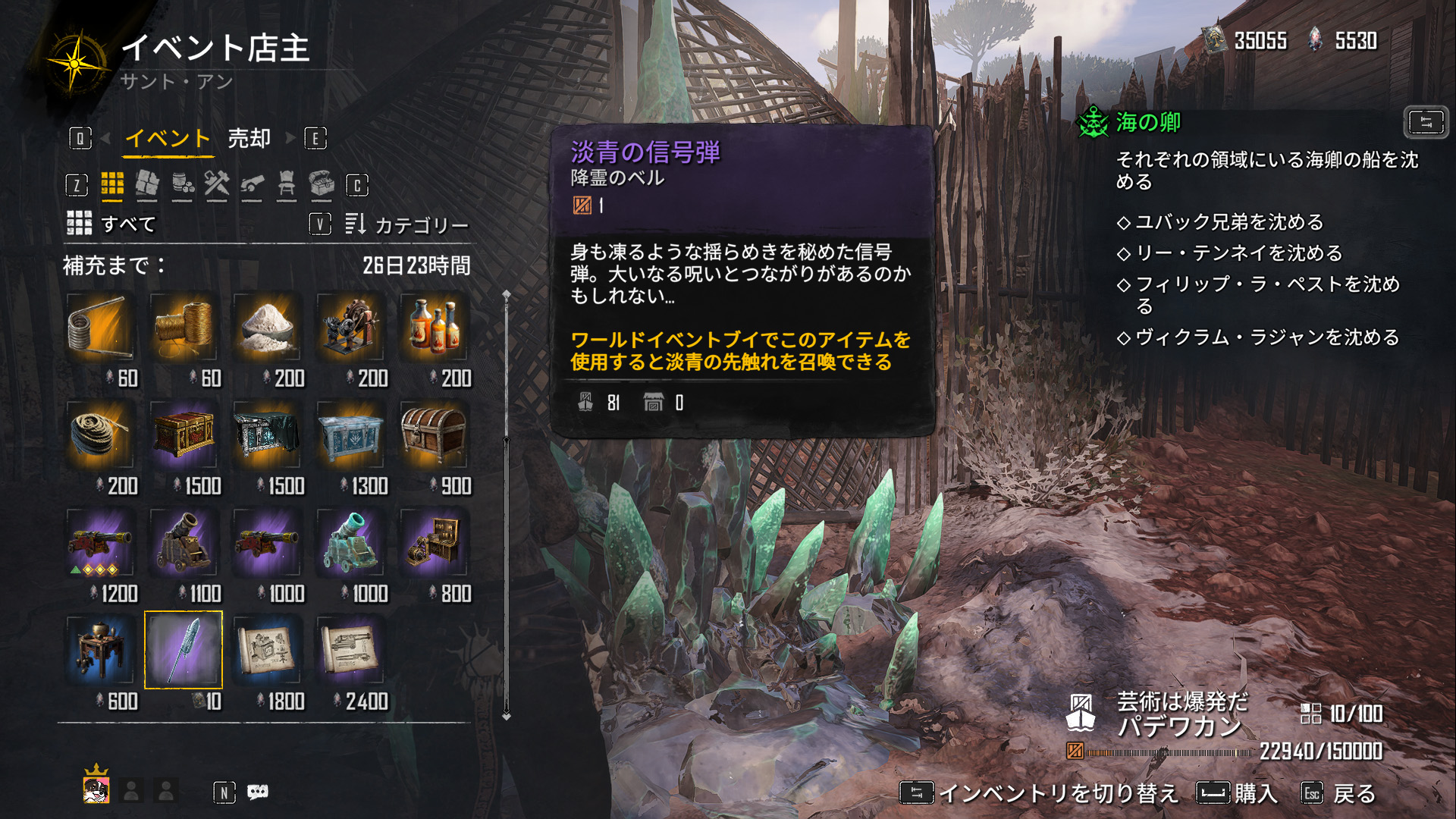
Task: Select the white powder bowl item
Action: (x=266, y=328)
